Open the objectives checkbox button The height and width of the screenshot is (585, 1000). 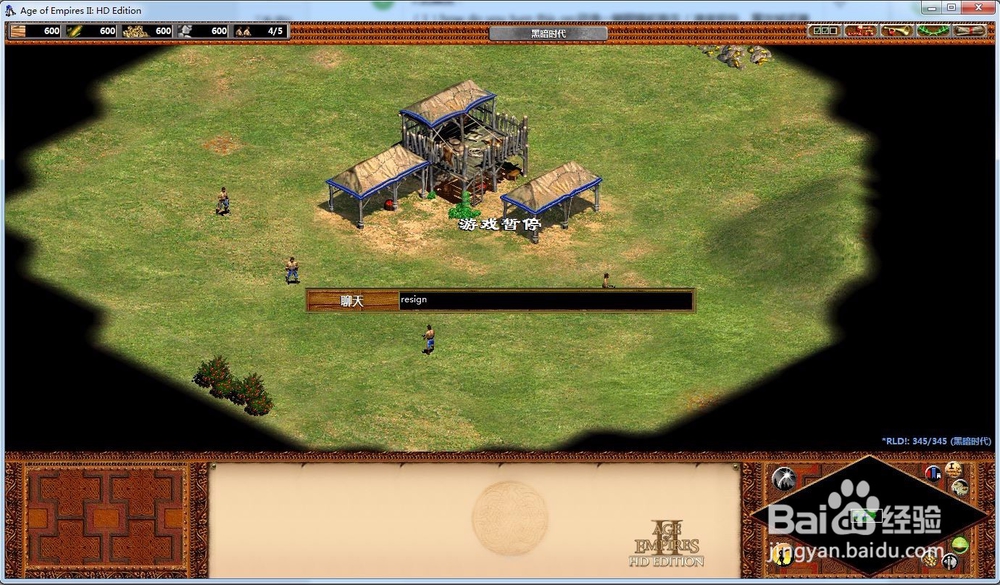pyautogui.click(x=822, y=31)
